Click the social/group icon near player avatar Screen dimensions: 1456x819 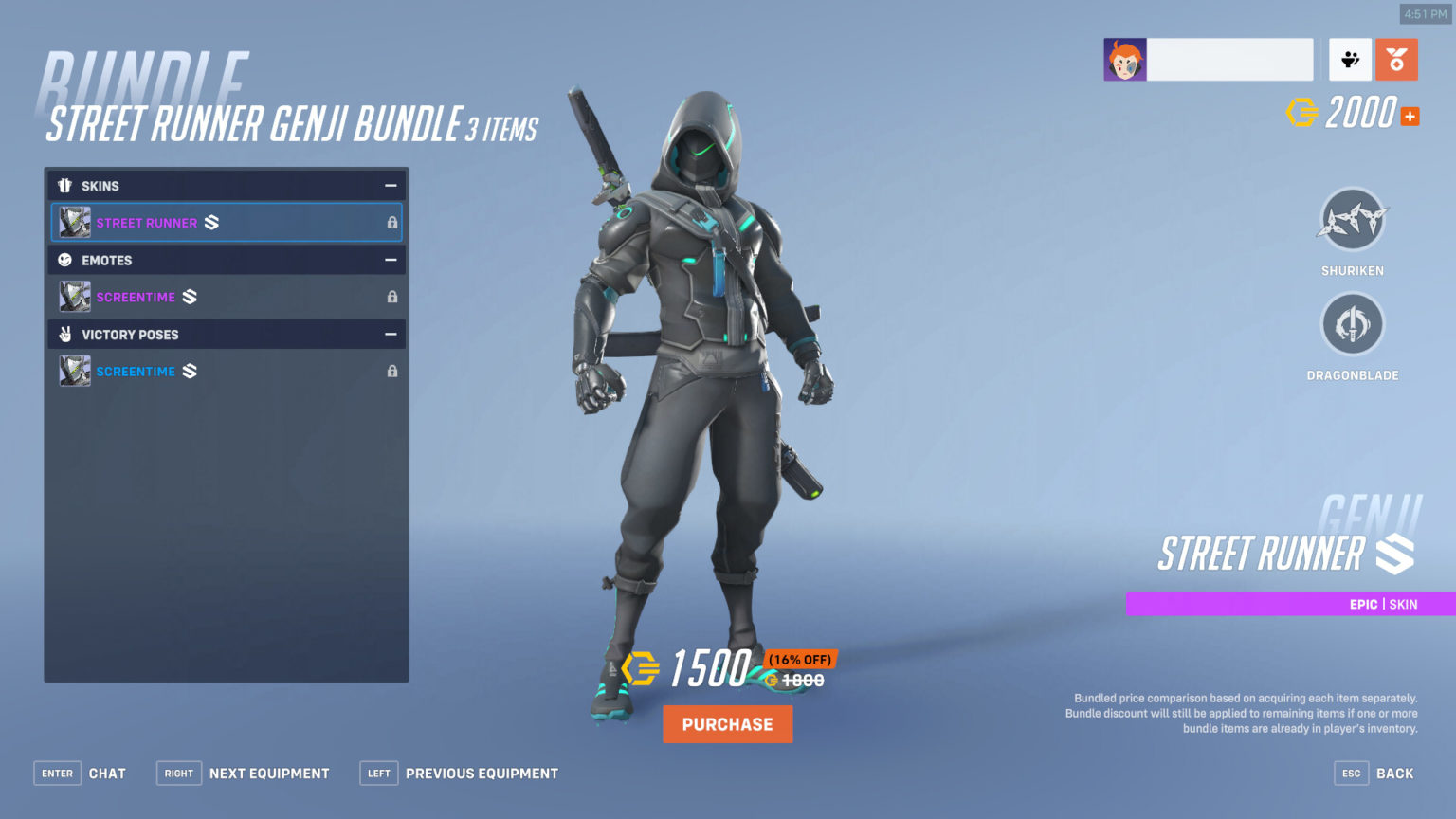1349,59
